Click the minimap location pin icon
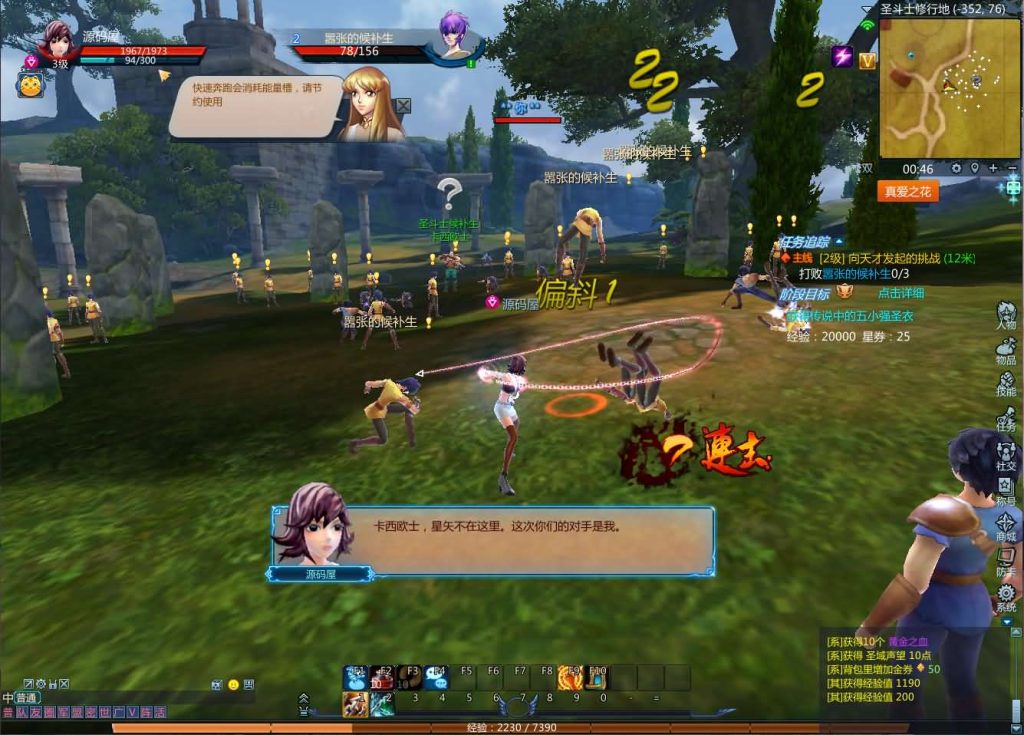Screen dimensions: 1024x735 [975, 169]
